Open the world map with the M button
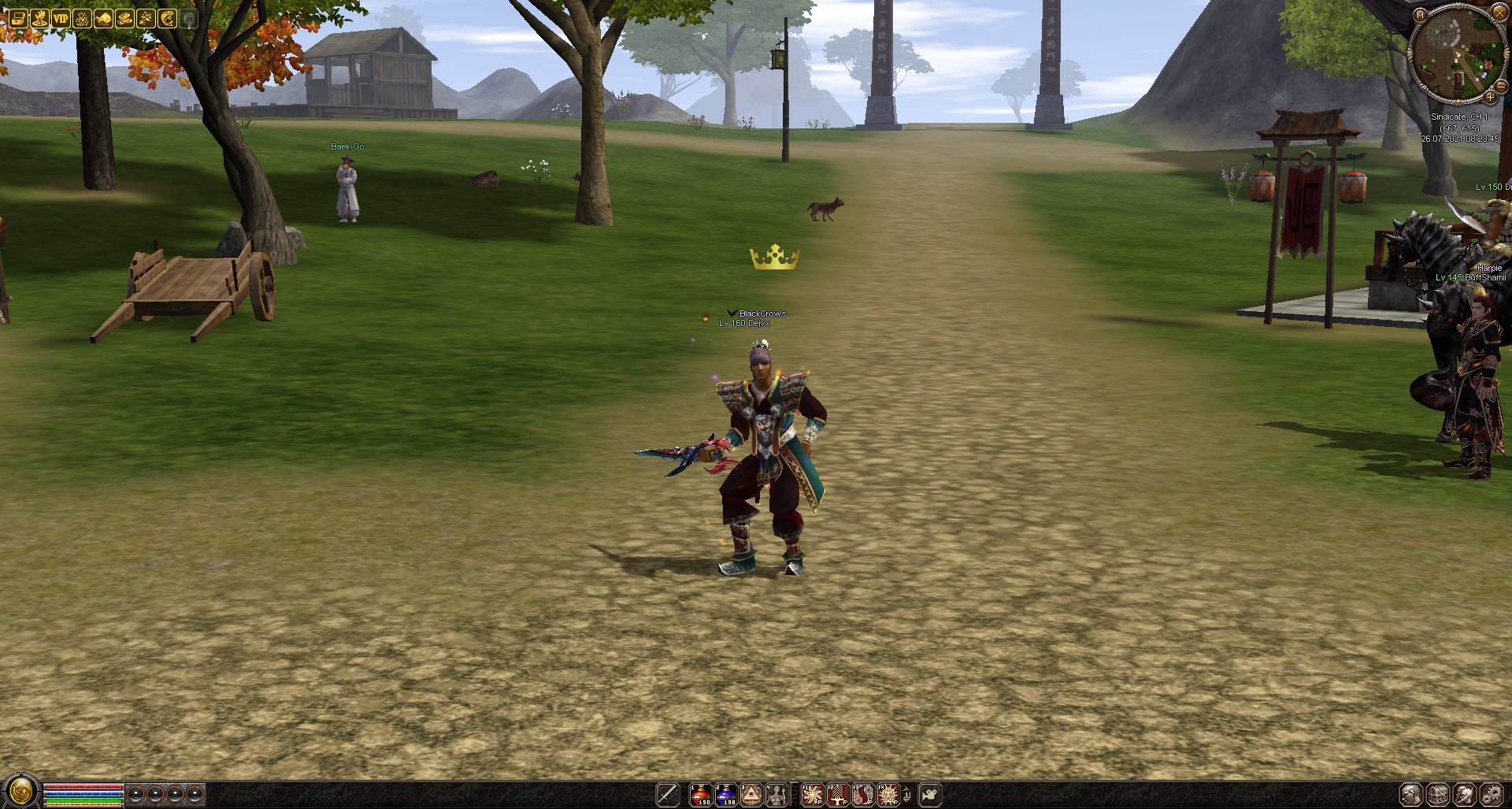Viewport: 1512px width, 809px height. click(x=1420, y=14)
